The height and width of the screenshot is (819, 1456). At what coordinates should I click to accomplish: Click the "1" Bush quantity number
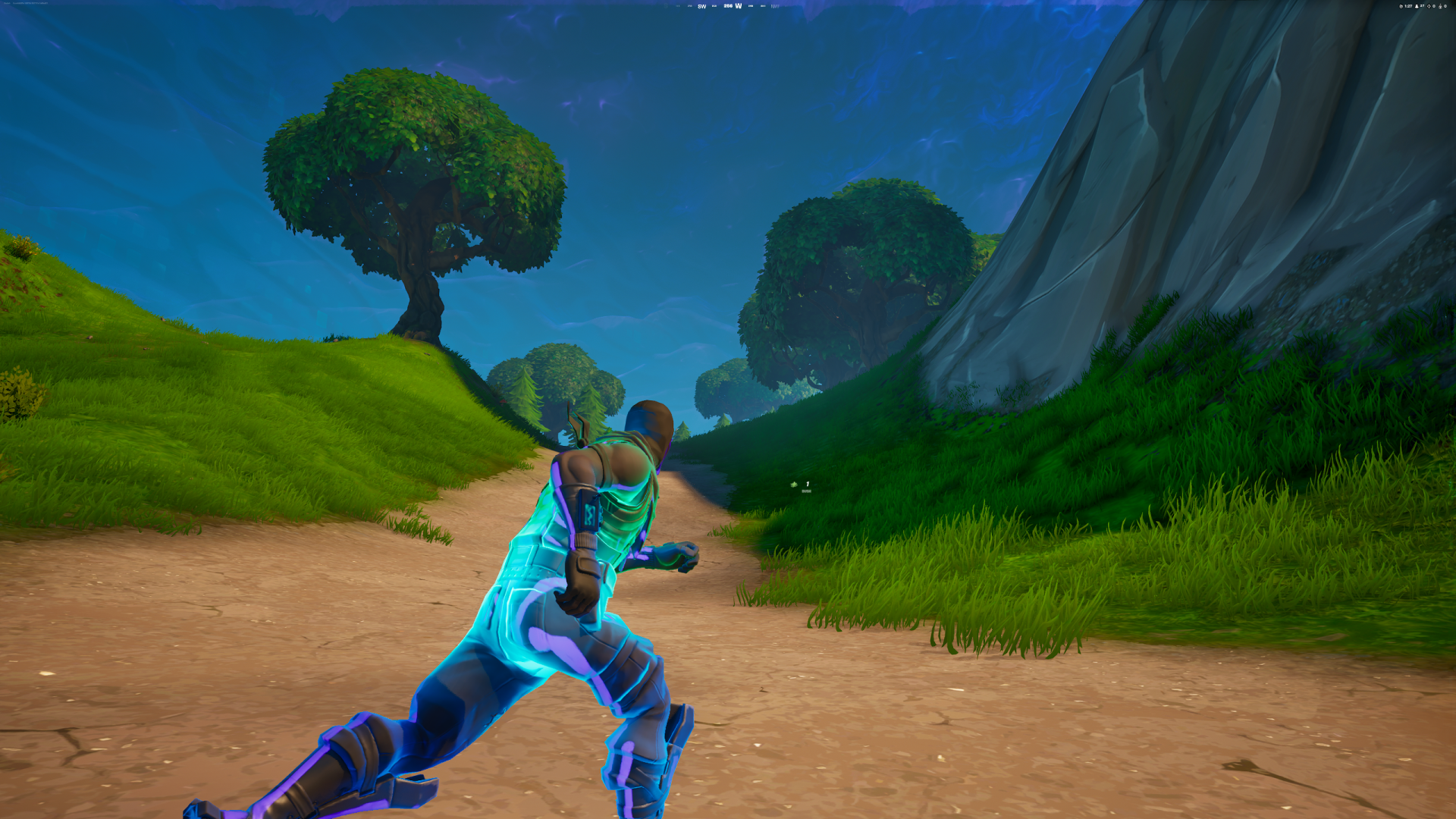click(x=807, y=484)
